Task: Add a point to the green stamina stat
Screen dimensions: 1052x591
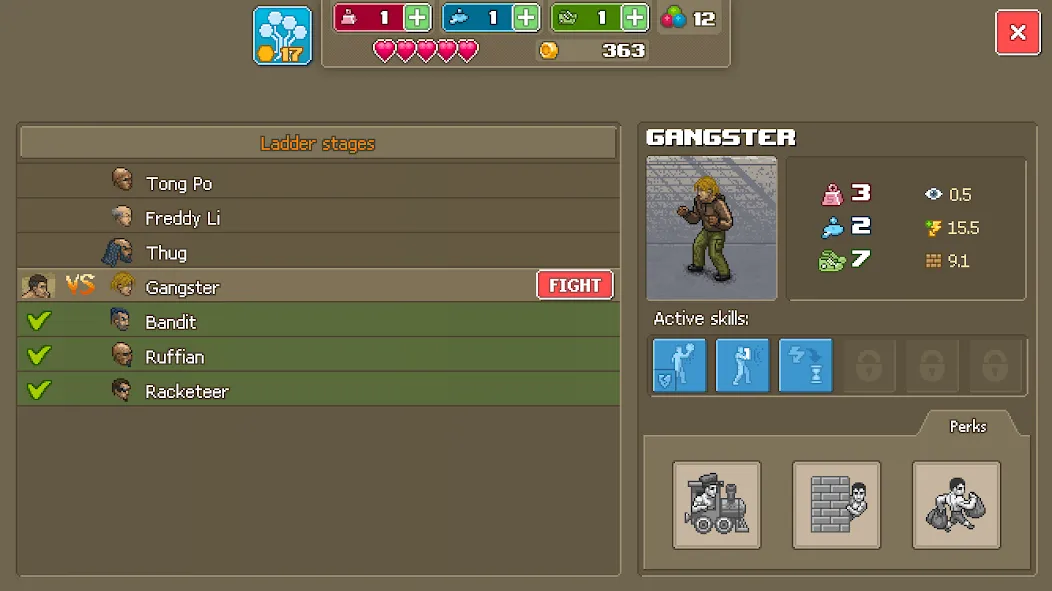Action: click(635, 18)
